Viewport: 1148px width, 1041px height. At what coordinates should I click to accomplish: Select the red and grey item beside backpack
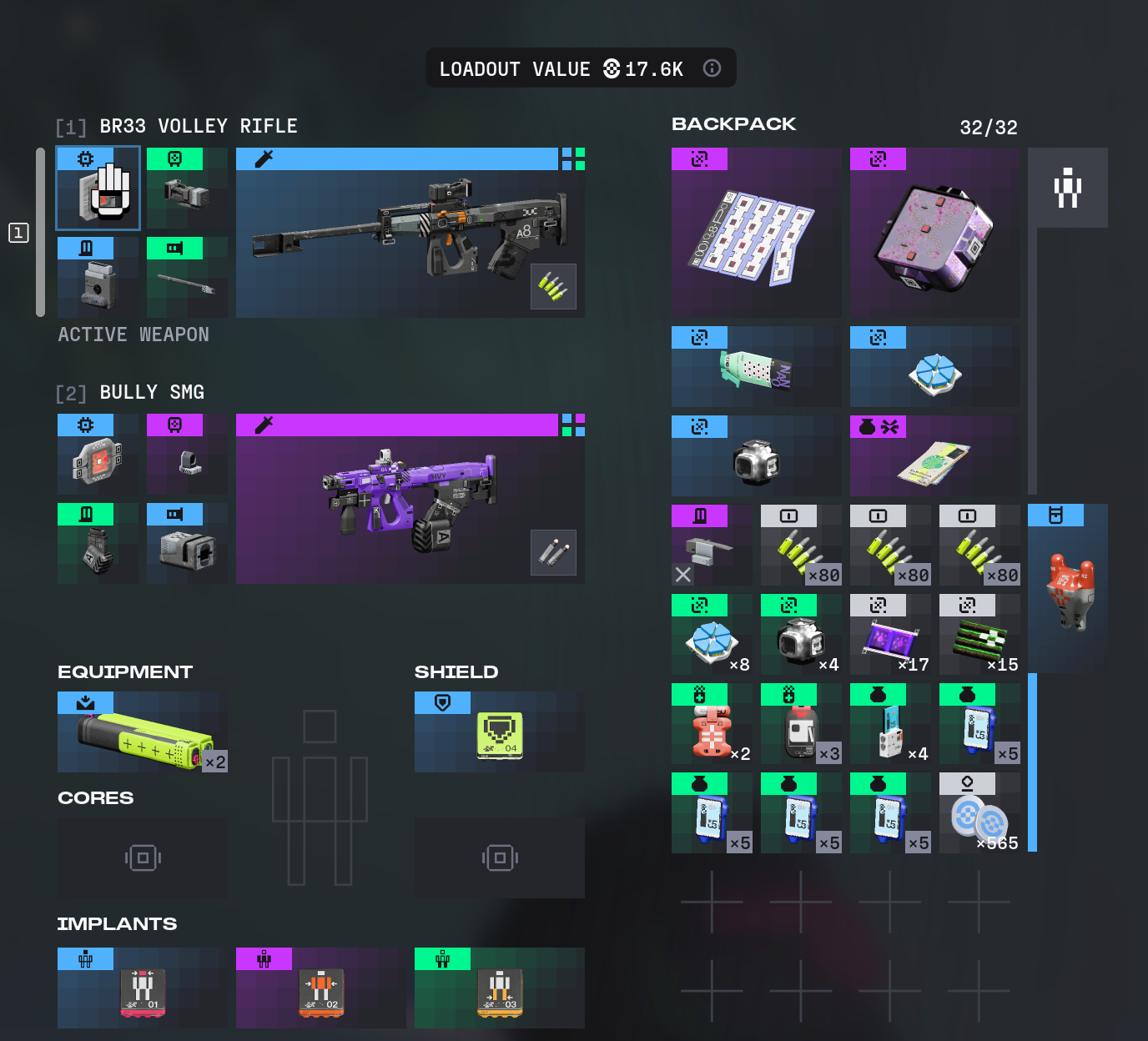pyautogui.click(x=1068, y=589)
